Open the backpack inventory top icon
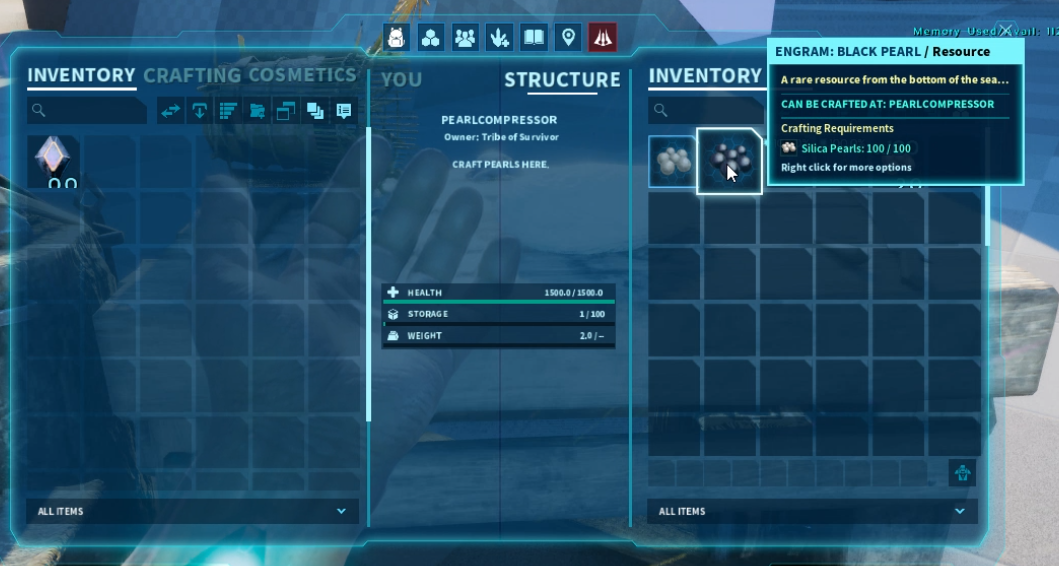Viewport: 1059px width, 566px height. point(397,38)
